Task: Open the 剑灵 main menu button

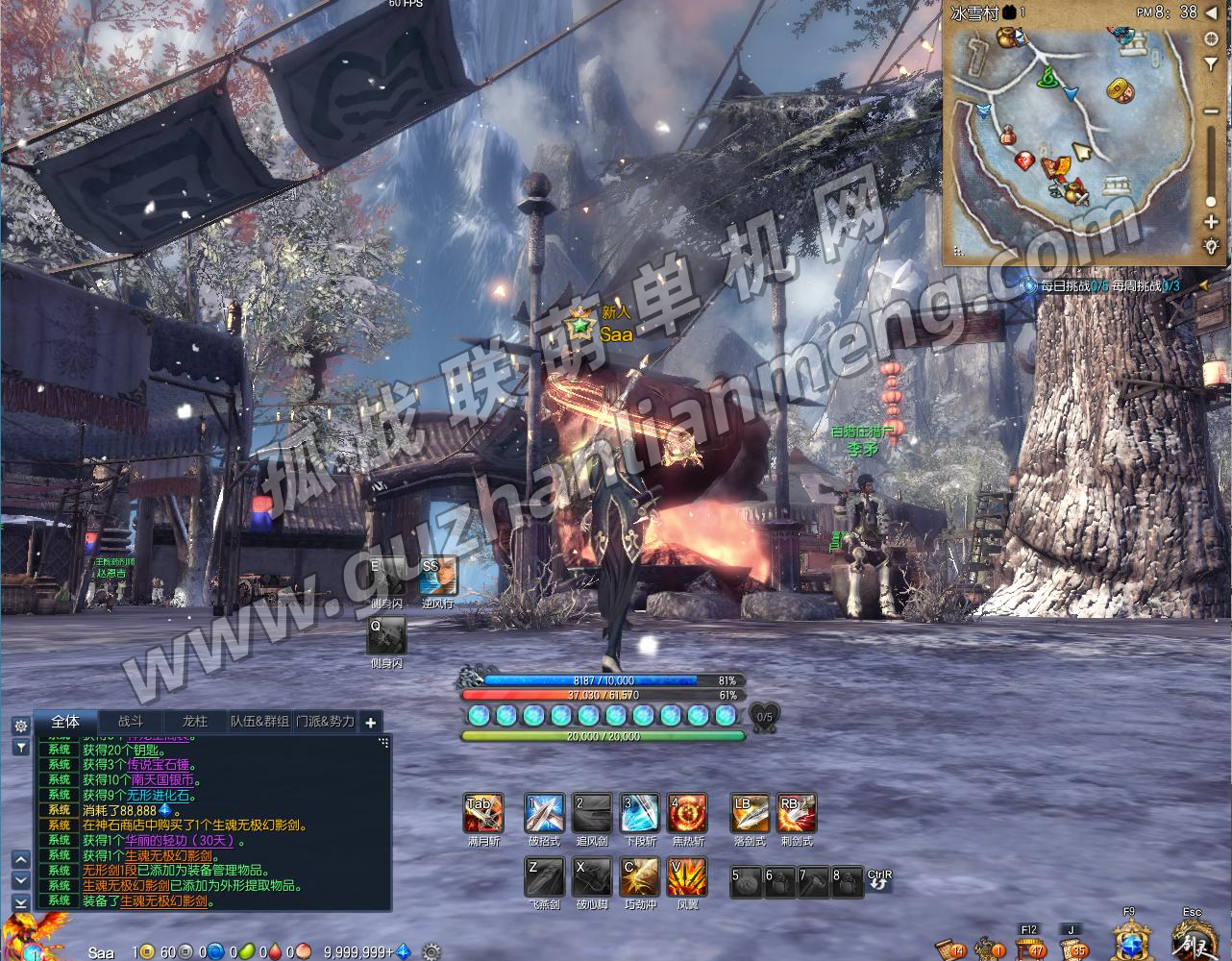Action: [1195, 939]
